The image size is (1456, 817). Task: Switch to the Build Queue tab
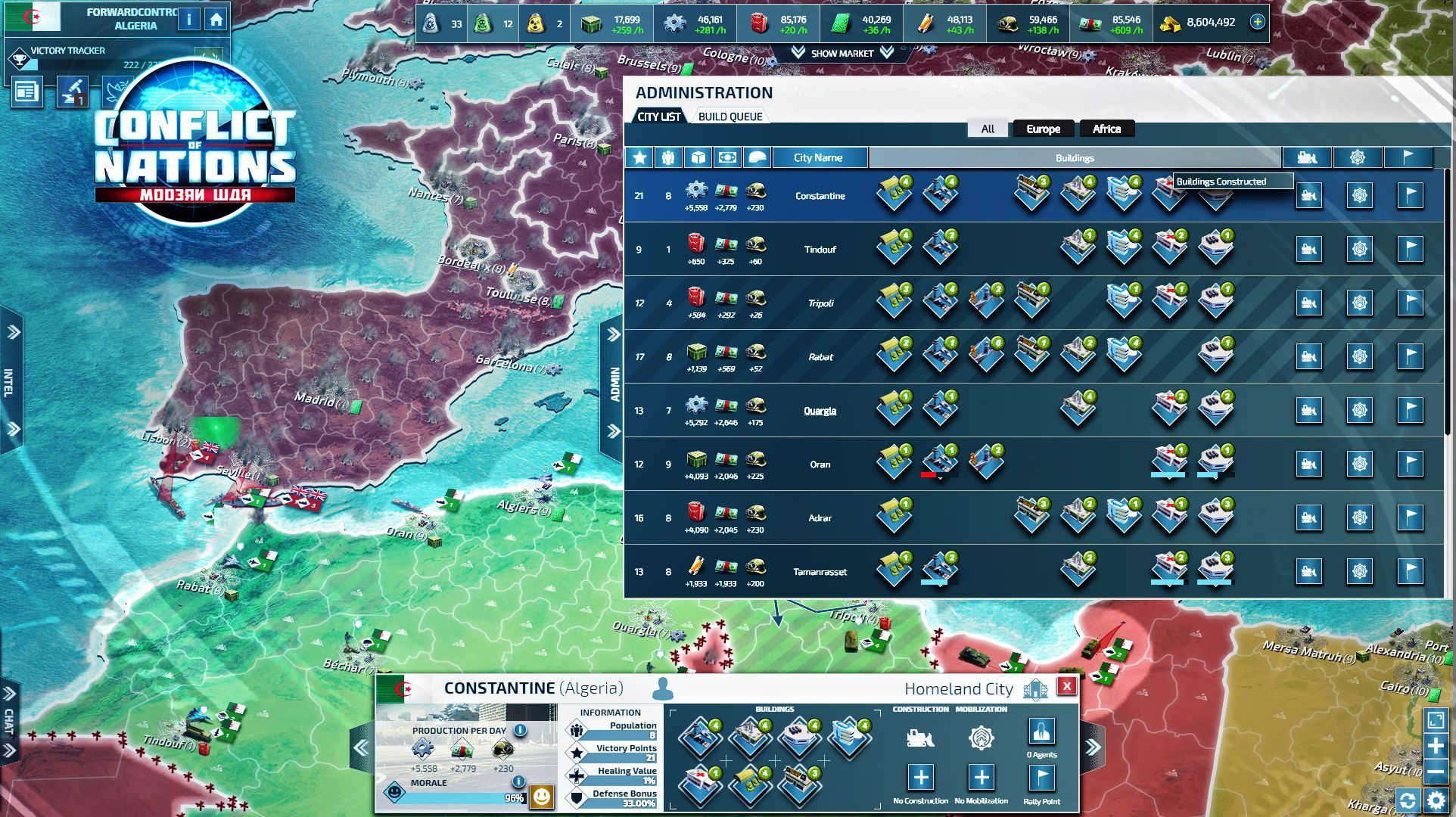pos(731,115)
